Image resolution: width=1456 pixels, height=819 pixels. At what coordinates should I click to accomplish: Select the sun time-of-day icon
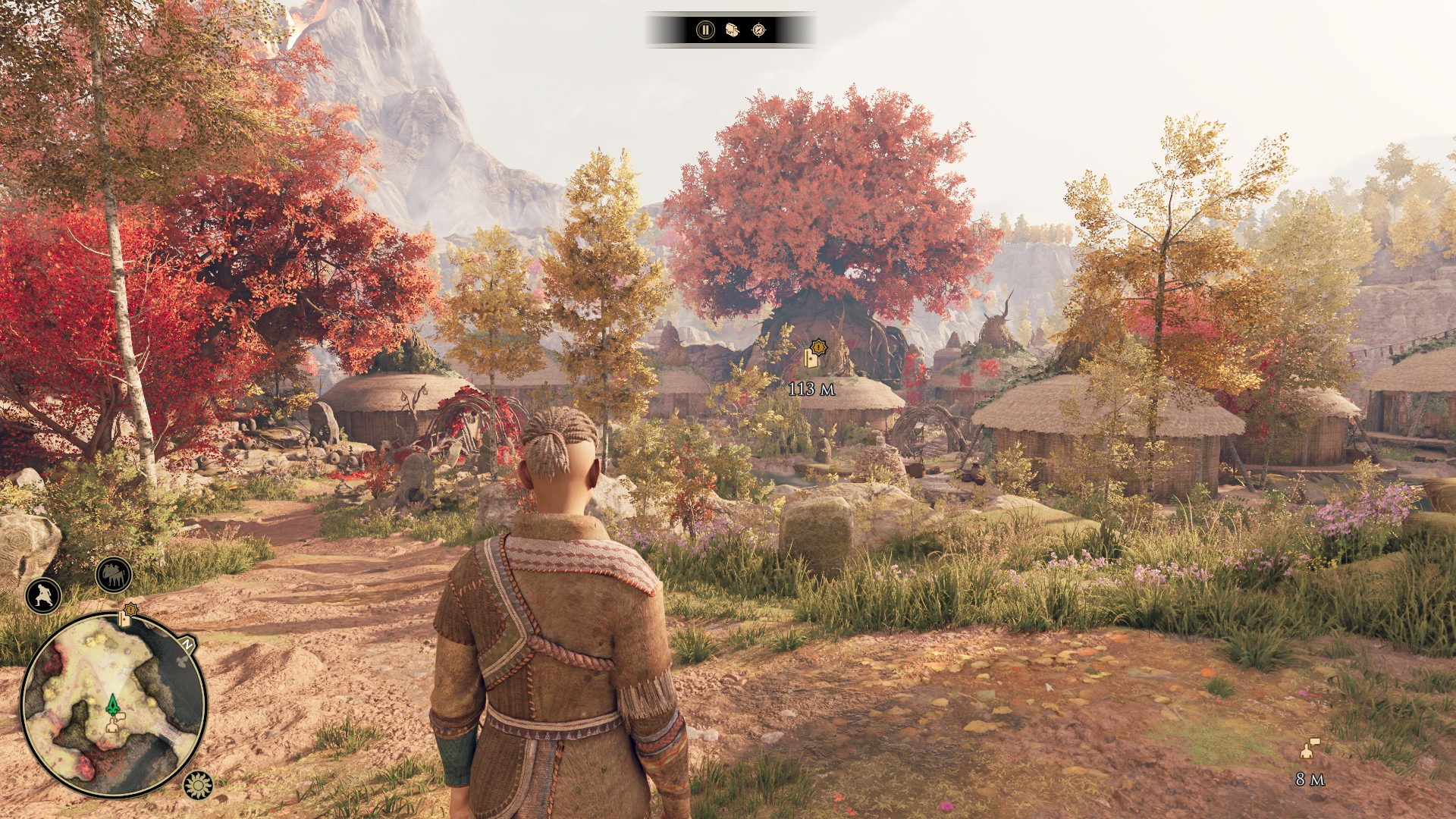coord(198,785)
